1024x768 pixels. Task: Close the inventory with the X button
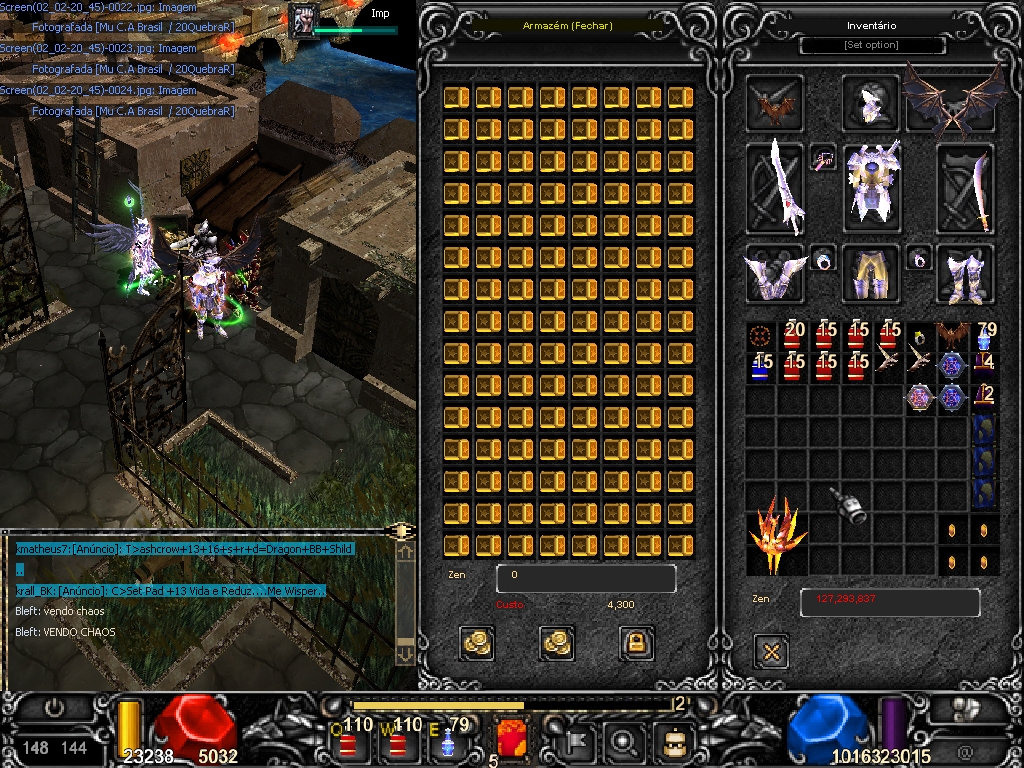click(x=771, y=652)
